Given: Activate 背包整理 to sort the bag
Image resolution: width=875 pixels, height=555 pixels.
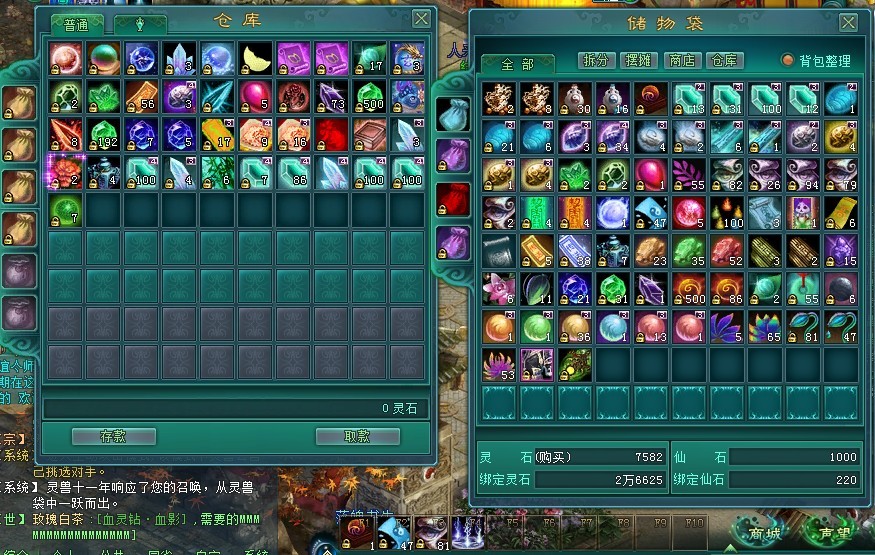Looking at the screenshot, I should pos(818,61).
